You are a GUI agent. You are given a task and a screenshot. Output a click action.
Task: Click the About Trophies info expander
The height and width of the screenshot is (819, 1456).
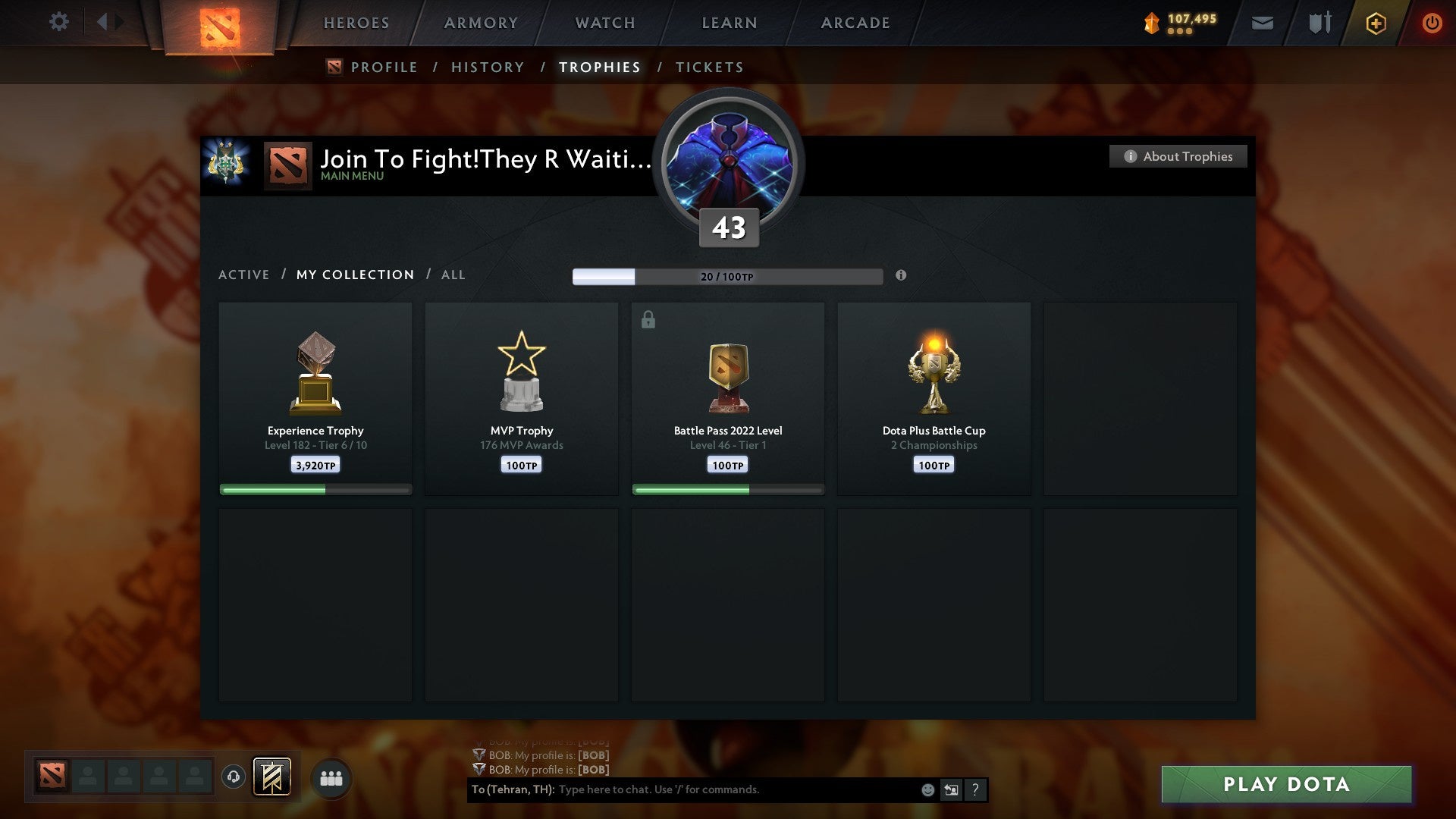pyautogui.click(x=1177, y=156)
